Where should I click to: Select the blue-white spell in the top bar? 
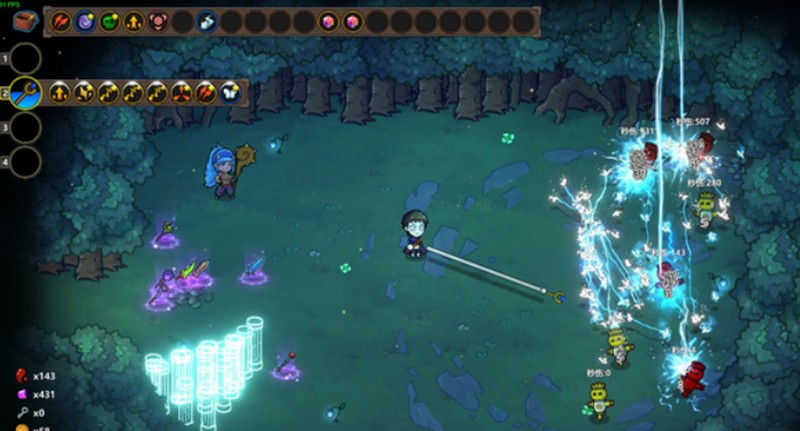coord(206,21)
